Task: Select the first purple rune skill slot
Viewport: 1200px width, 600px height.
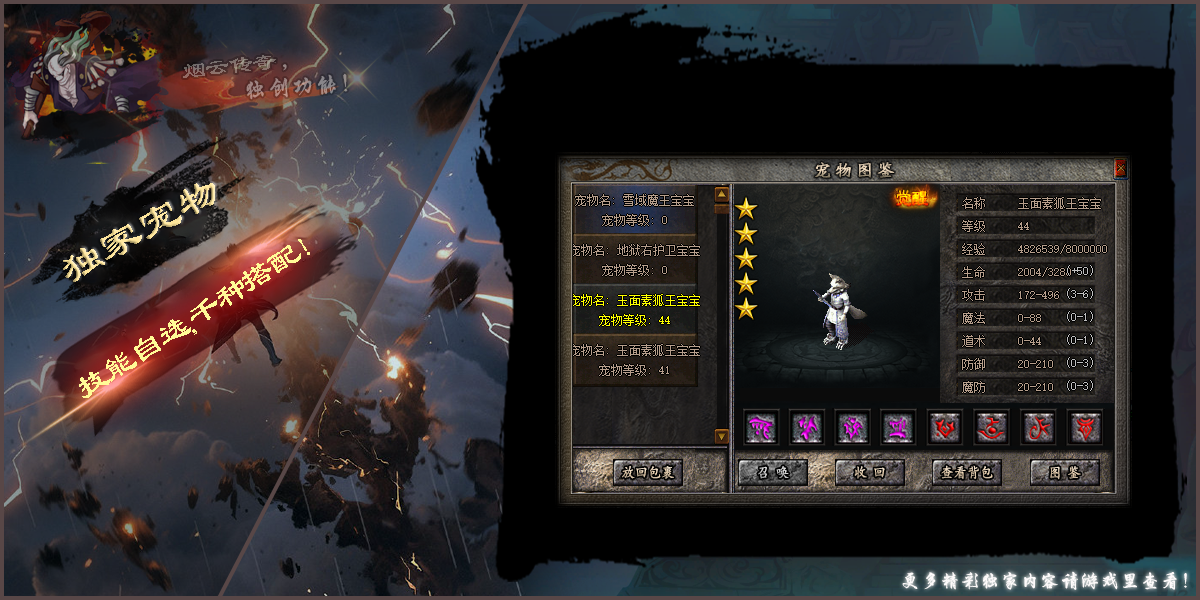Action: [x=761, y=427]
